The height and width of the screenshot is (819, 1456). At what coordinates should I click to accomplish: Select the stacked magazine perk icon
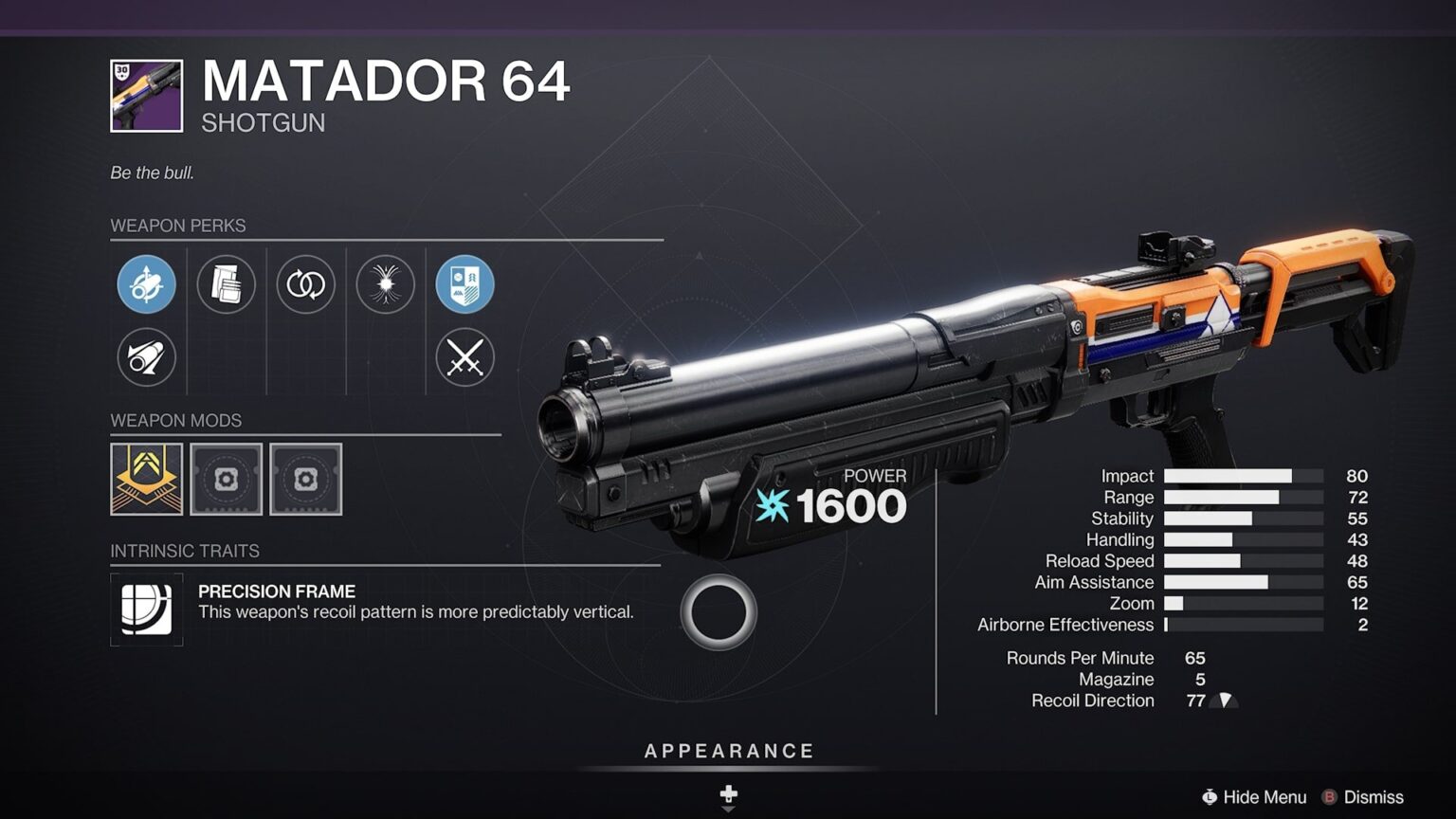point(226,284)
